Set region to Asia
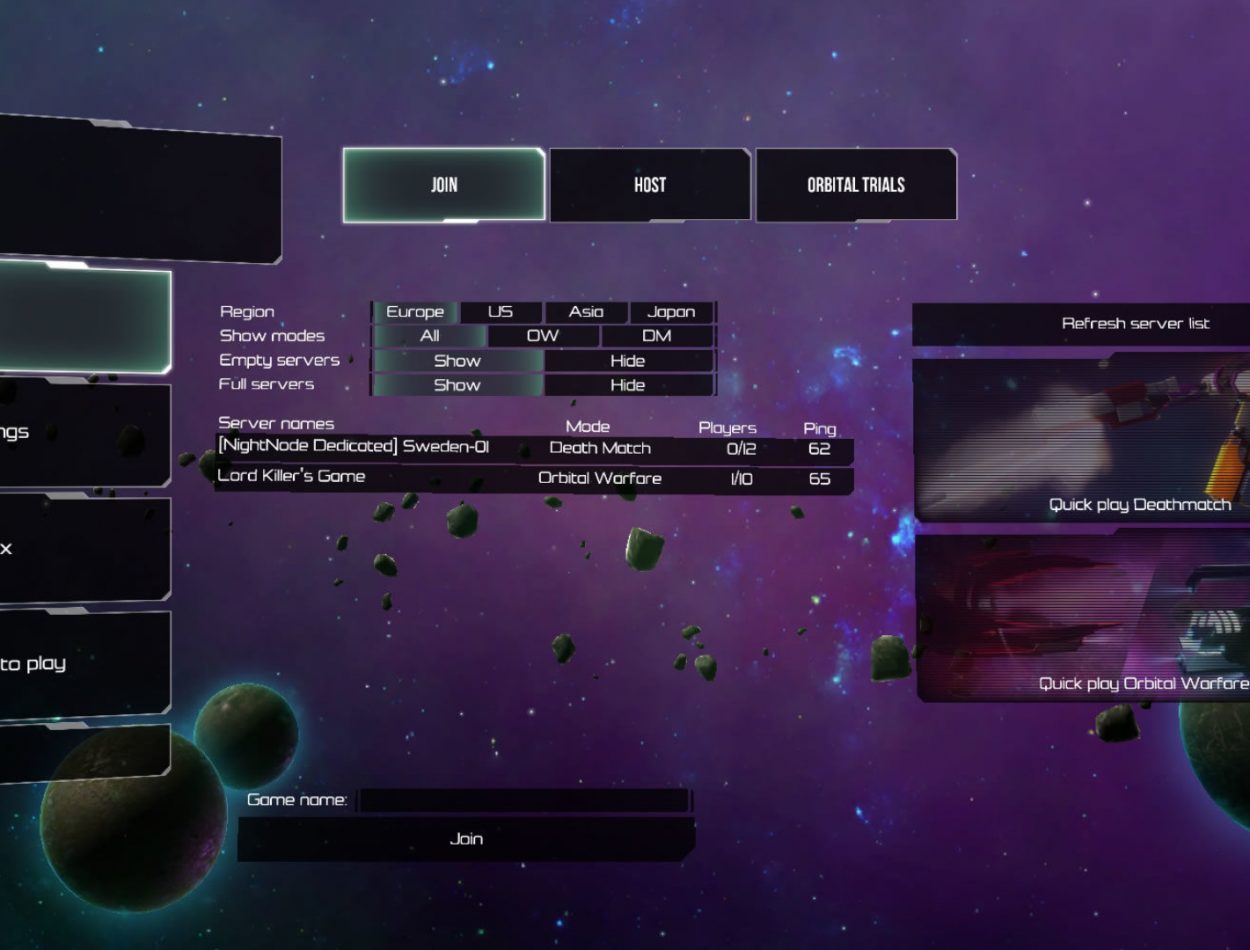This screenshot has width=1250, height=950. tap(586, 312)
